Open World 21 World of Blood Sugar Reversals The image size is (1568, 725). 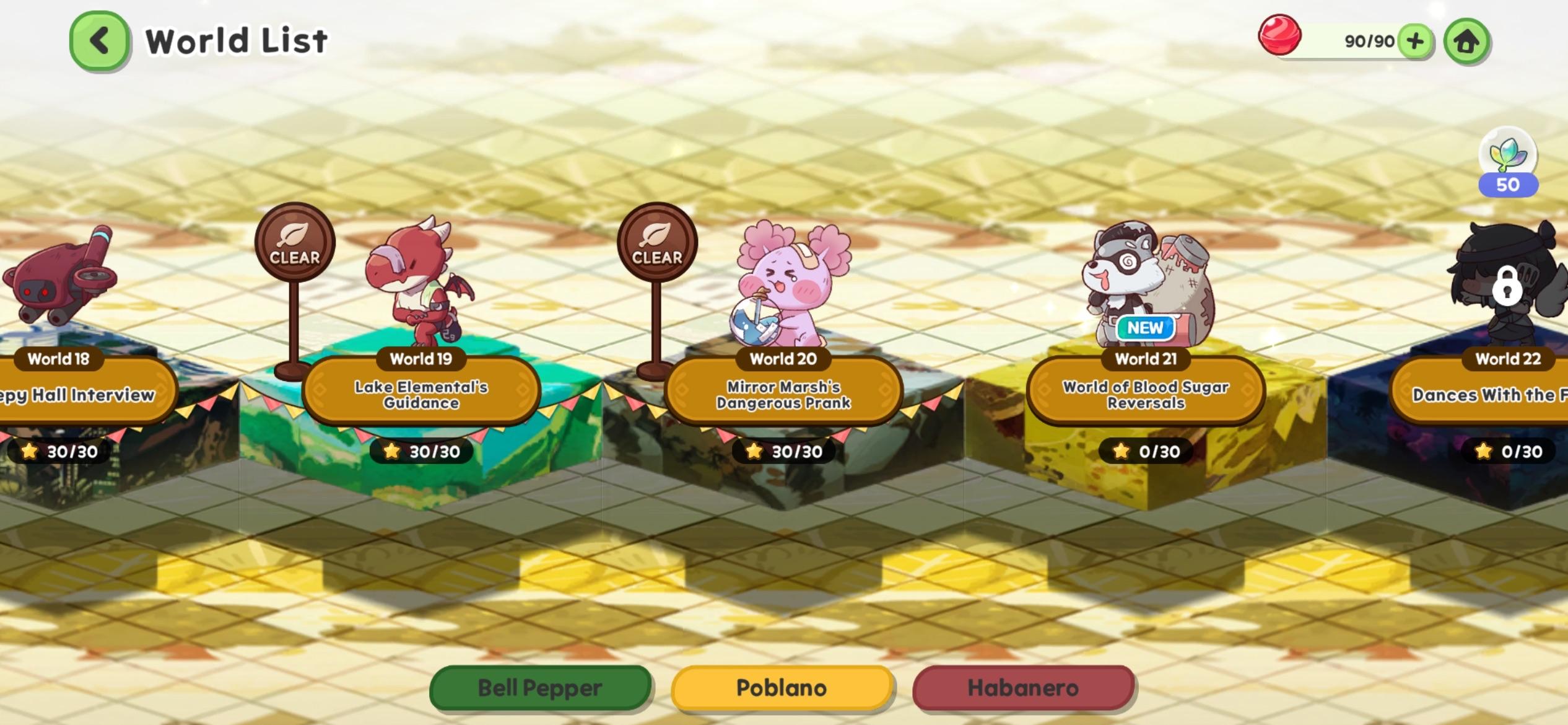coord(1145,392)
